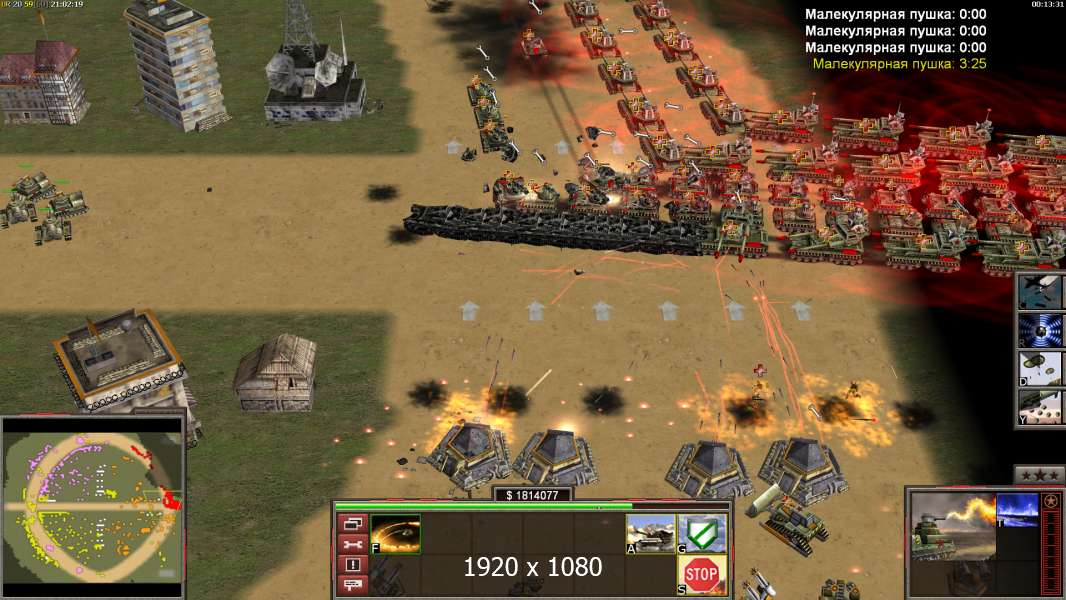Screen dimensions: 1066x600
Task: Click the overlapping windows button on the command bar
Action: [352, 523]
